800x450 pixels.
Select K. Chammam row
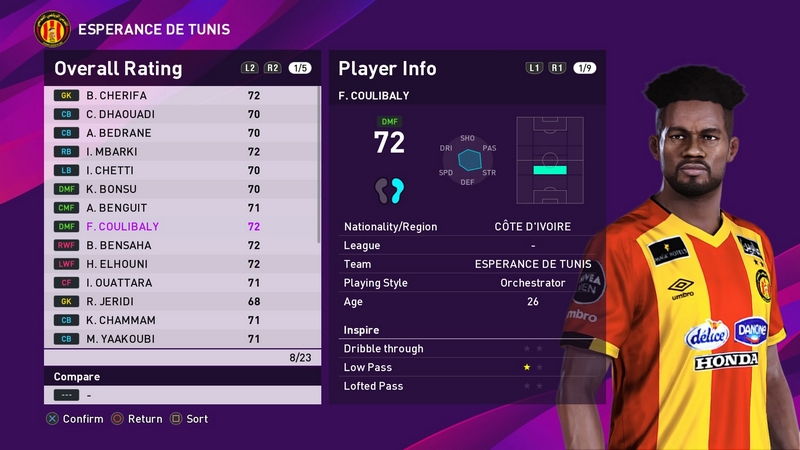click(x=180, y=320)
